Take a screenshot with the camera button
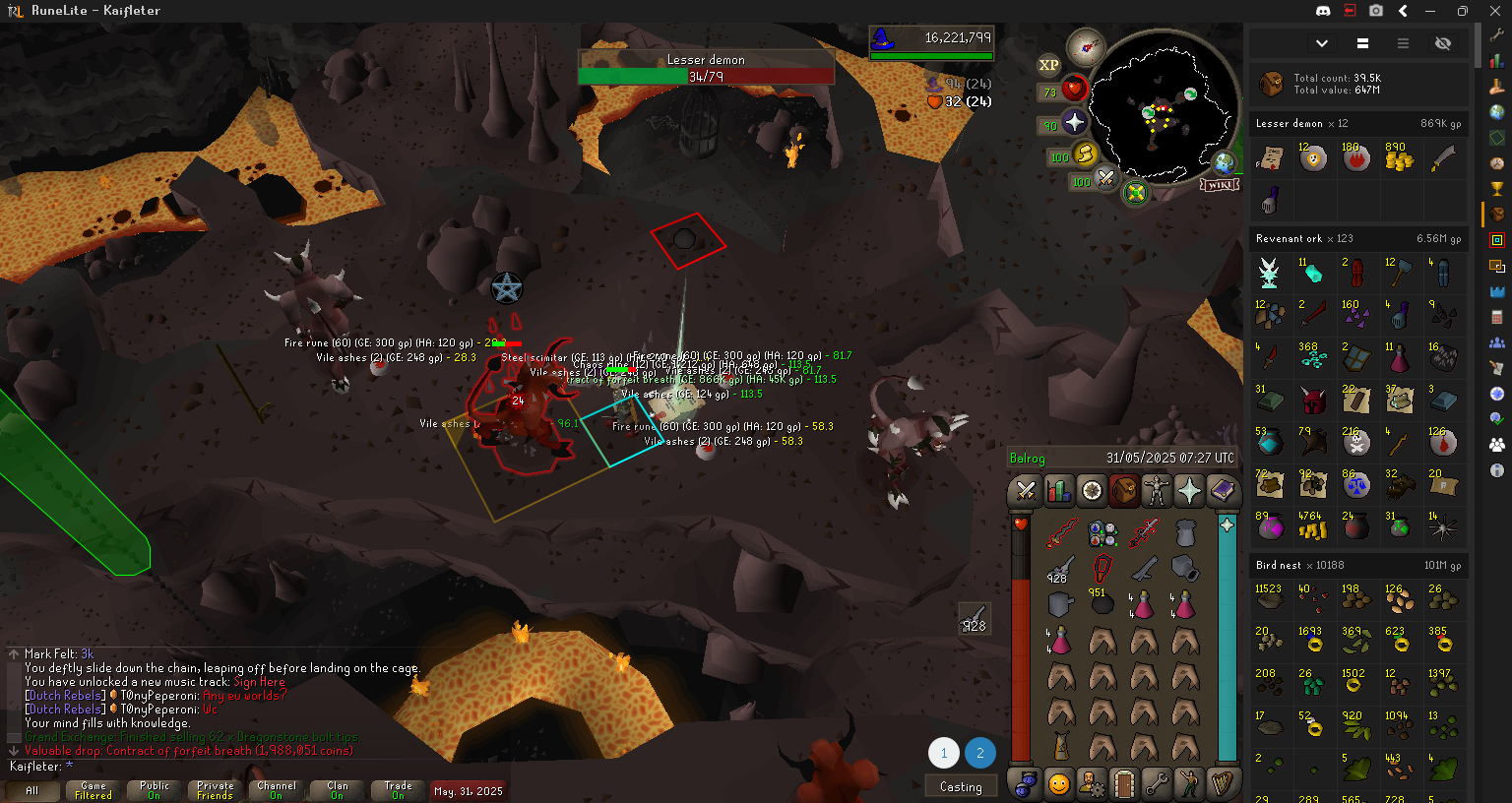This screenshot has width=1512, height=803. tap(1376, 11)
